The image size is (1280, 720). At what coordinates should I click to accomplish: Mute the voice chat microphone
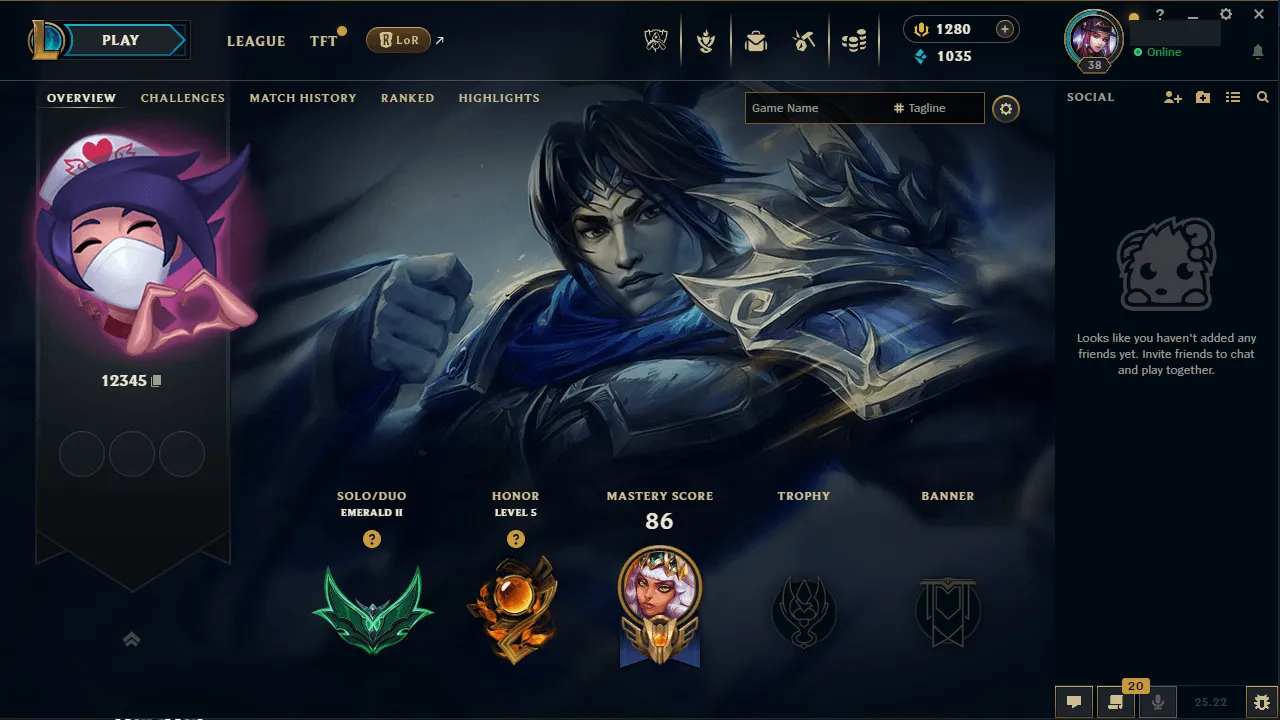click(x=1158, y=701)
